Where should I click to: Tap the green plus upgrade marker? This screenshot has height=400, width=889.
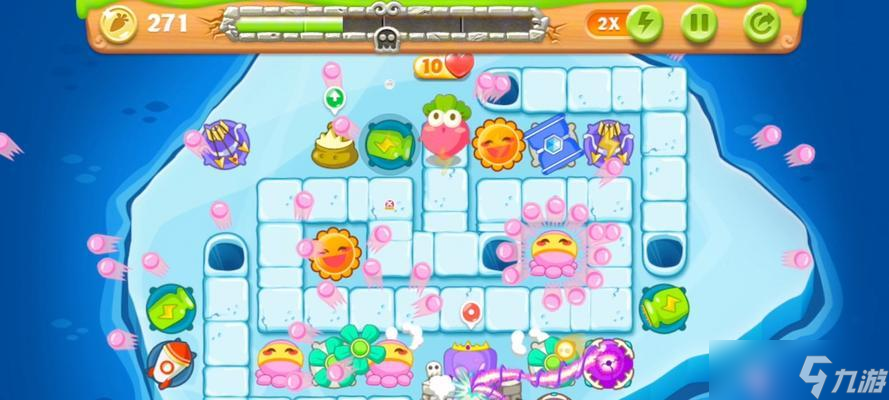pos(334,98)
